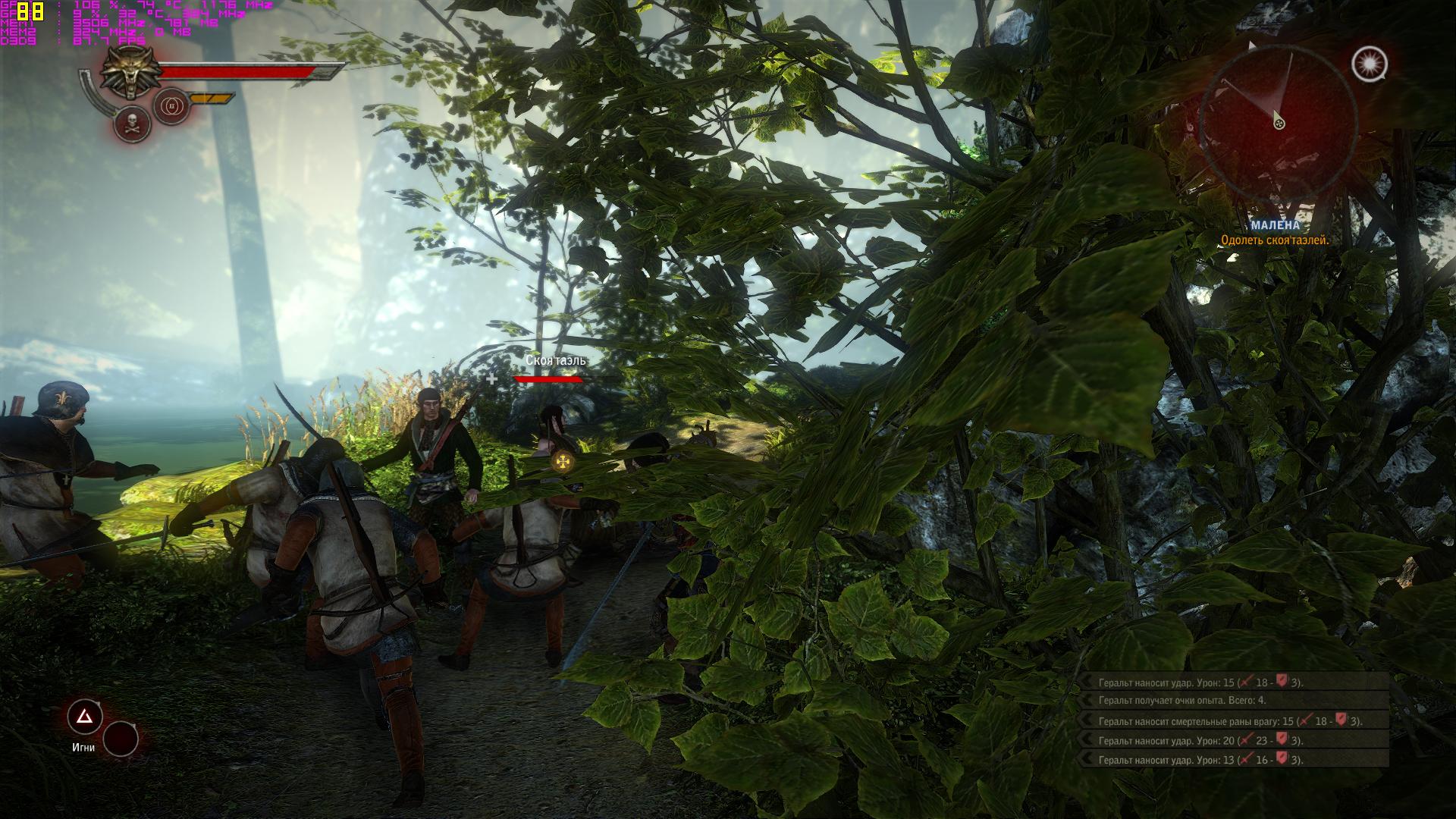Image resolution: width=1456 pixels, height=819 pixels.
Task: Activate the Igni sign triangle icon
Action: pos(86,717)
